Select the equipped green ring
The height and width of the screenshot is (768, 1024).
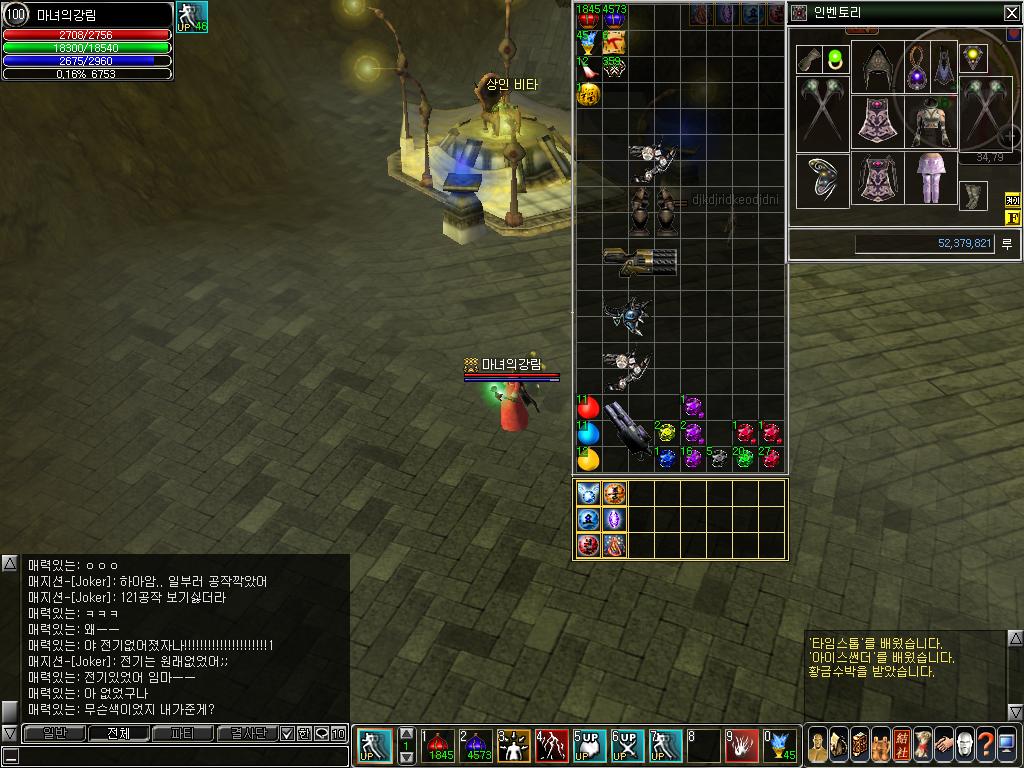836,58
